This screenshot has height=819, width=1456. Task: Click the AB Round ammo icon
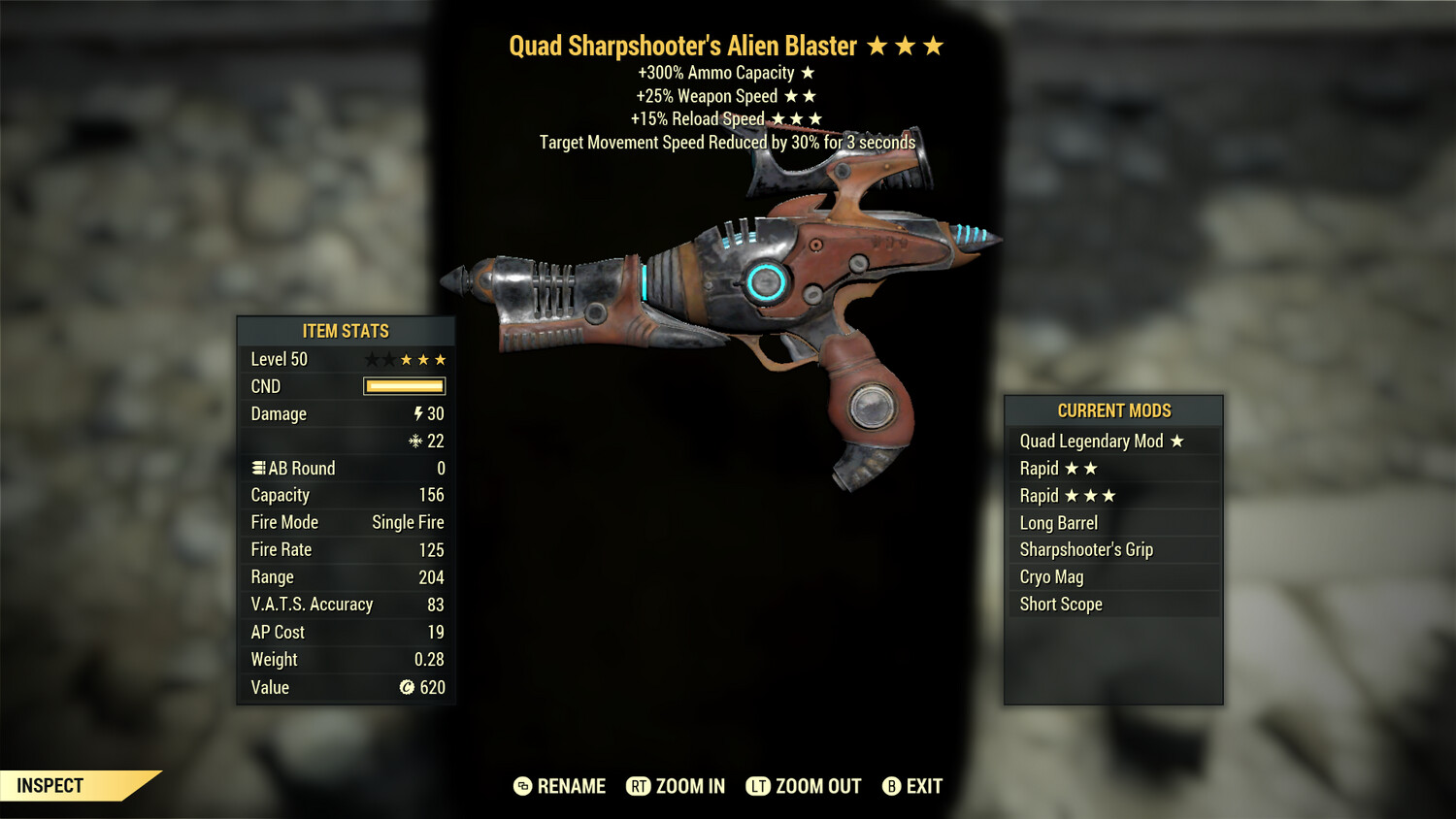pyautogui.click(x=257, y=468)
